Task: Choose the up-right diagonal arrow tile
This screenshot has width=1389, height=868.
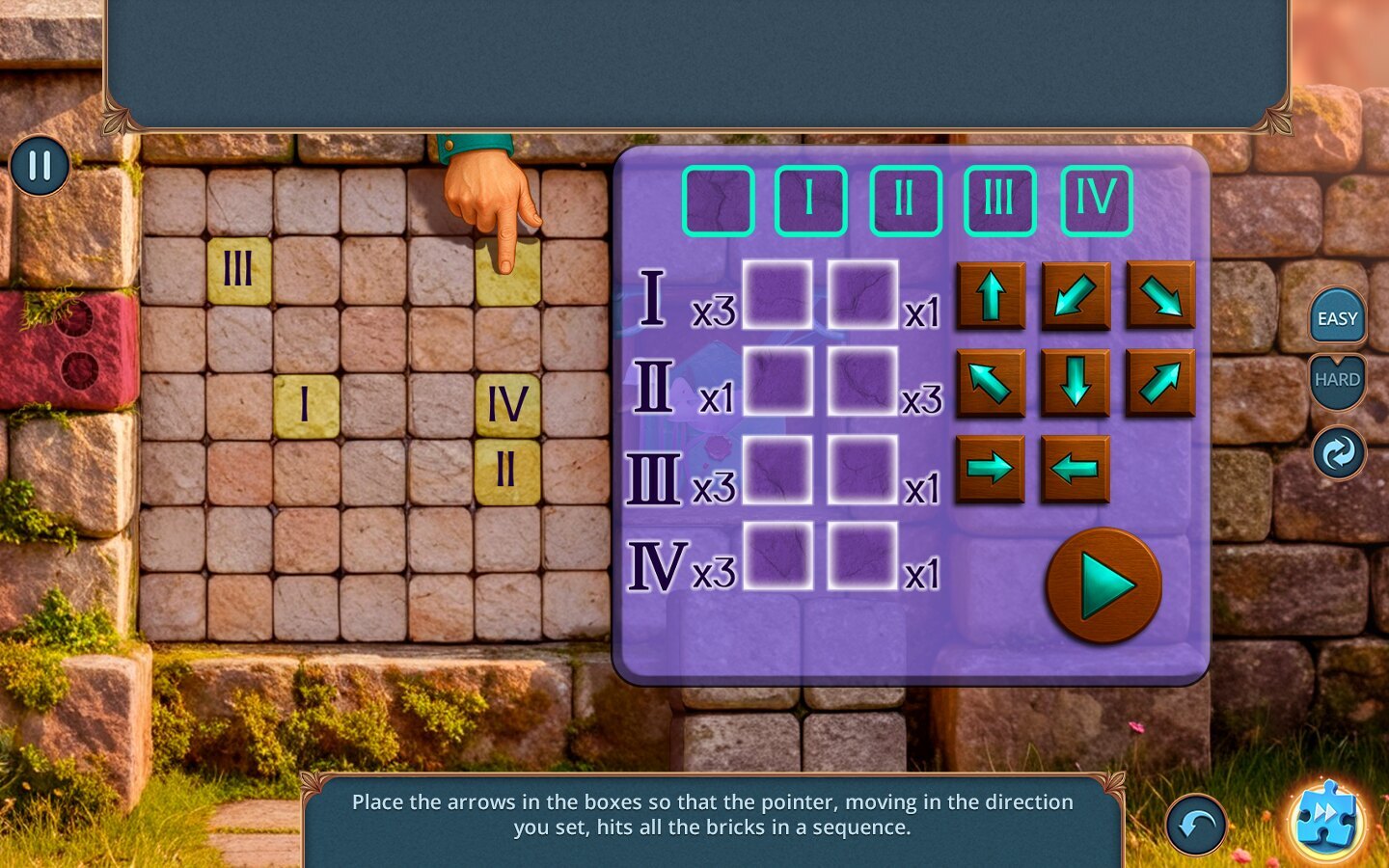Action: [1160, 383]
